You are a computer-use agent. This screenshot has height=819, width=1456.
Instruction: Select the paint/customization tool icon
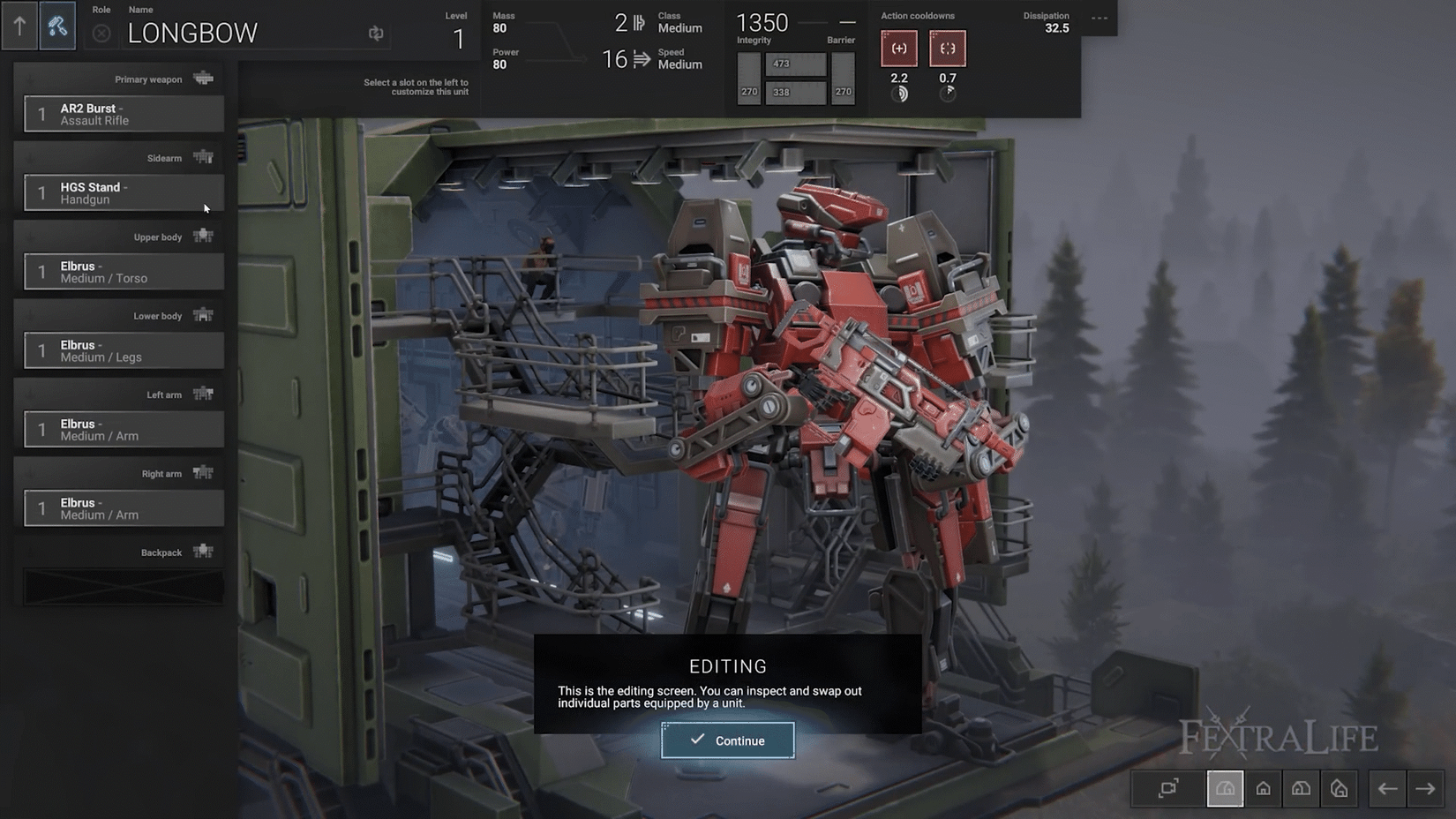[x=56, y=26]
